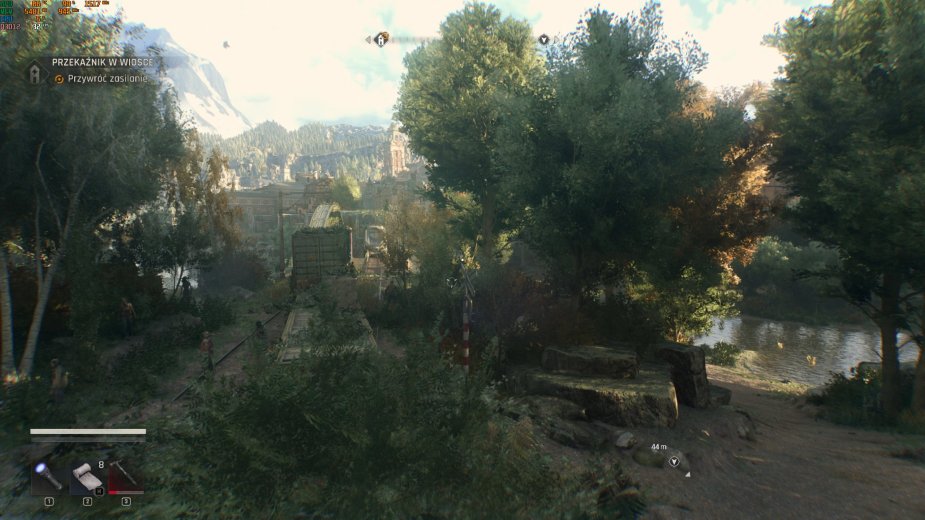925x520 pixels.
Task: Select the bandage roll slot
Action: click(87, 476)
